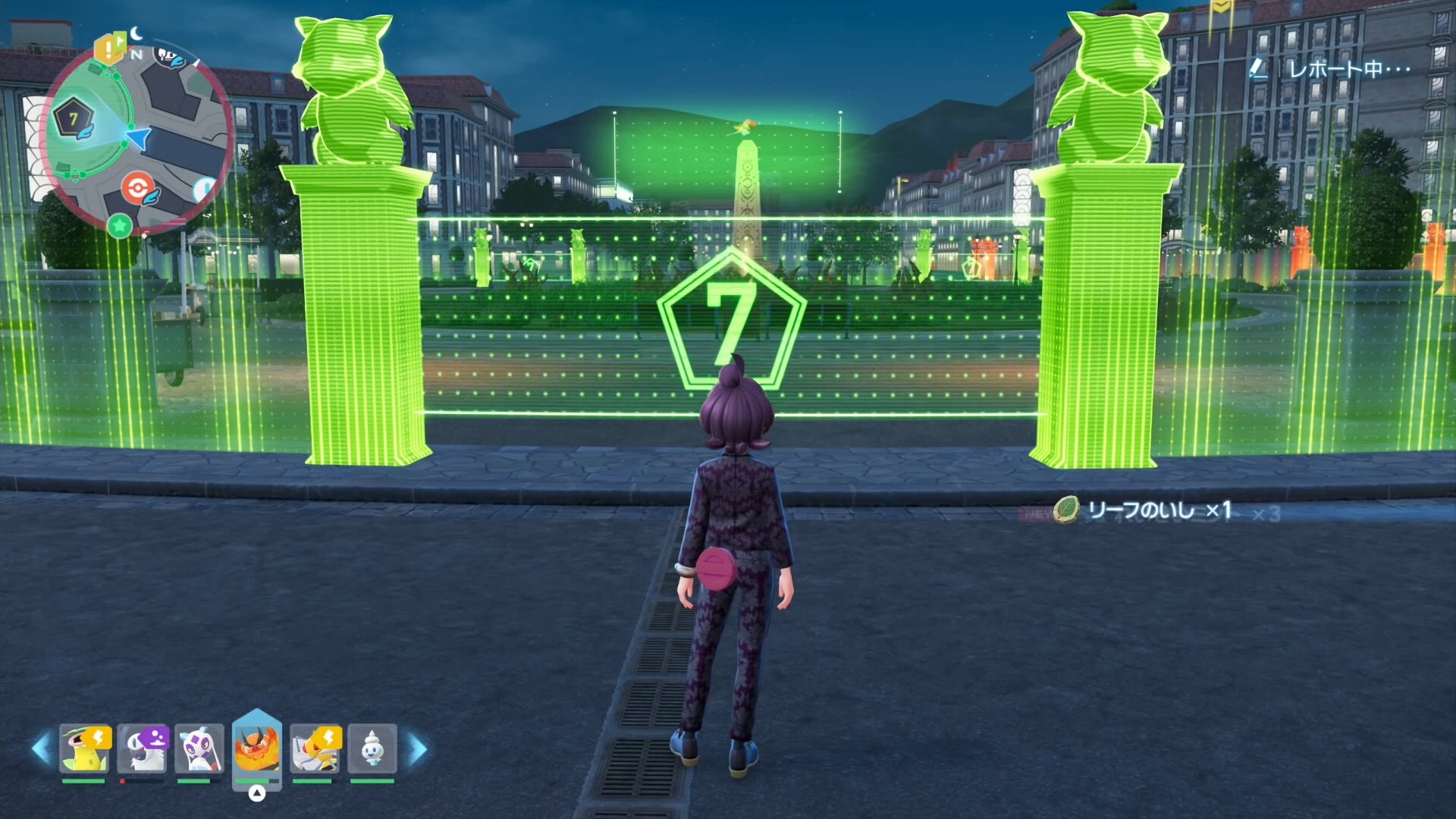Select Absol in the party bar
The height and width of the screenshot is (819, 1456).
point(142,748)
